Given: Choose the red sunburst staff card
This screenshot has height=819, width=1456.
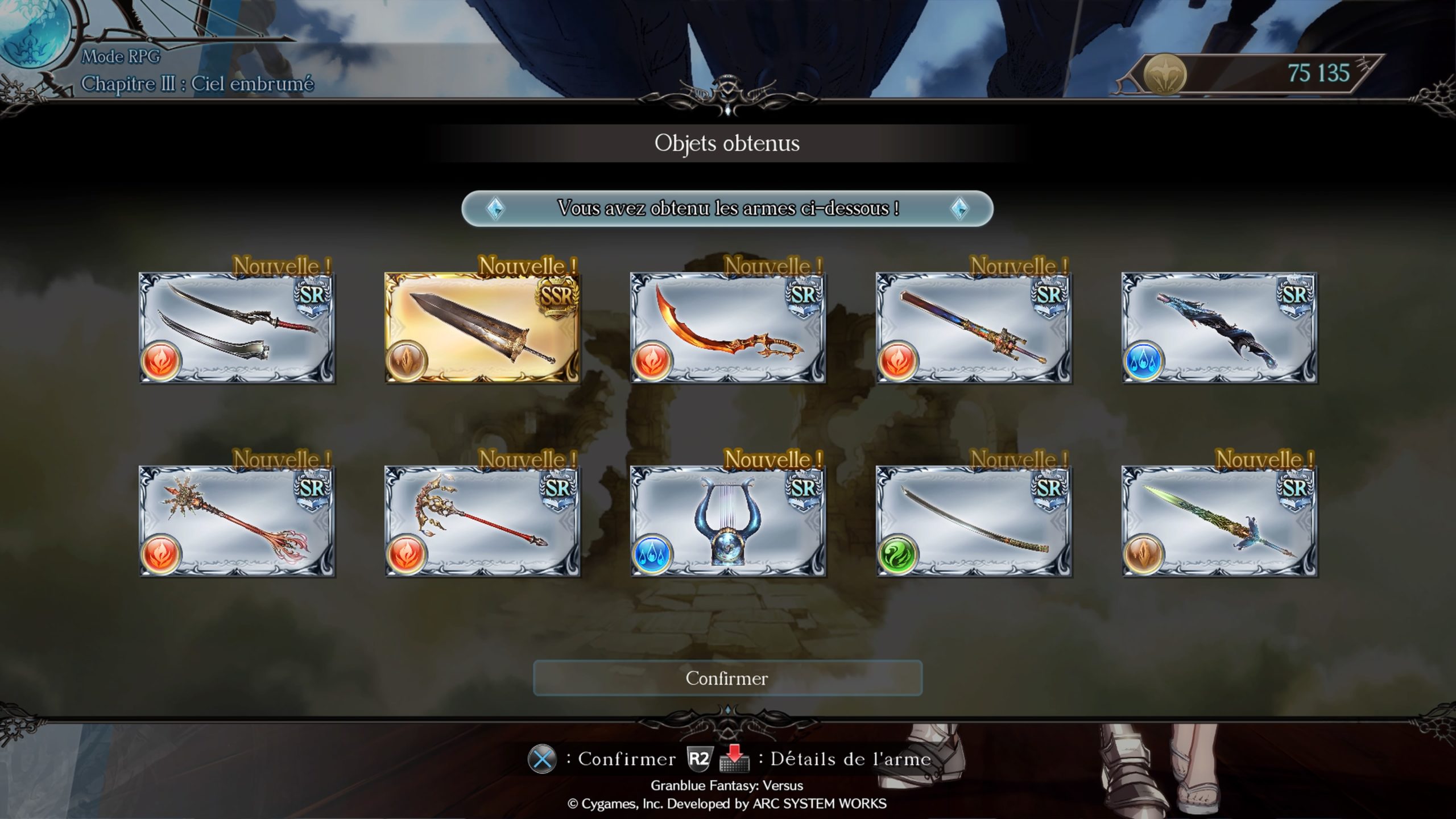Looking at the screenshot, I should (x=237, y=522).
